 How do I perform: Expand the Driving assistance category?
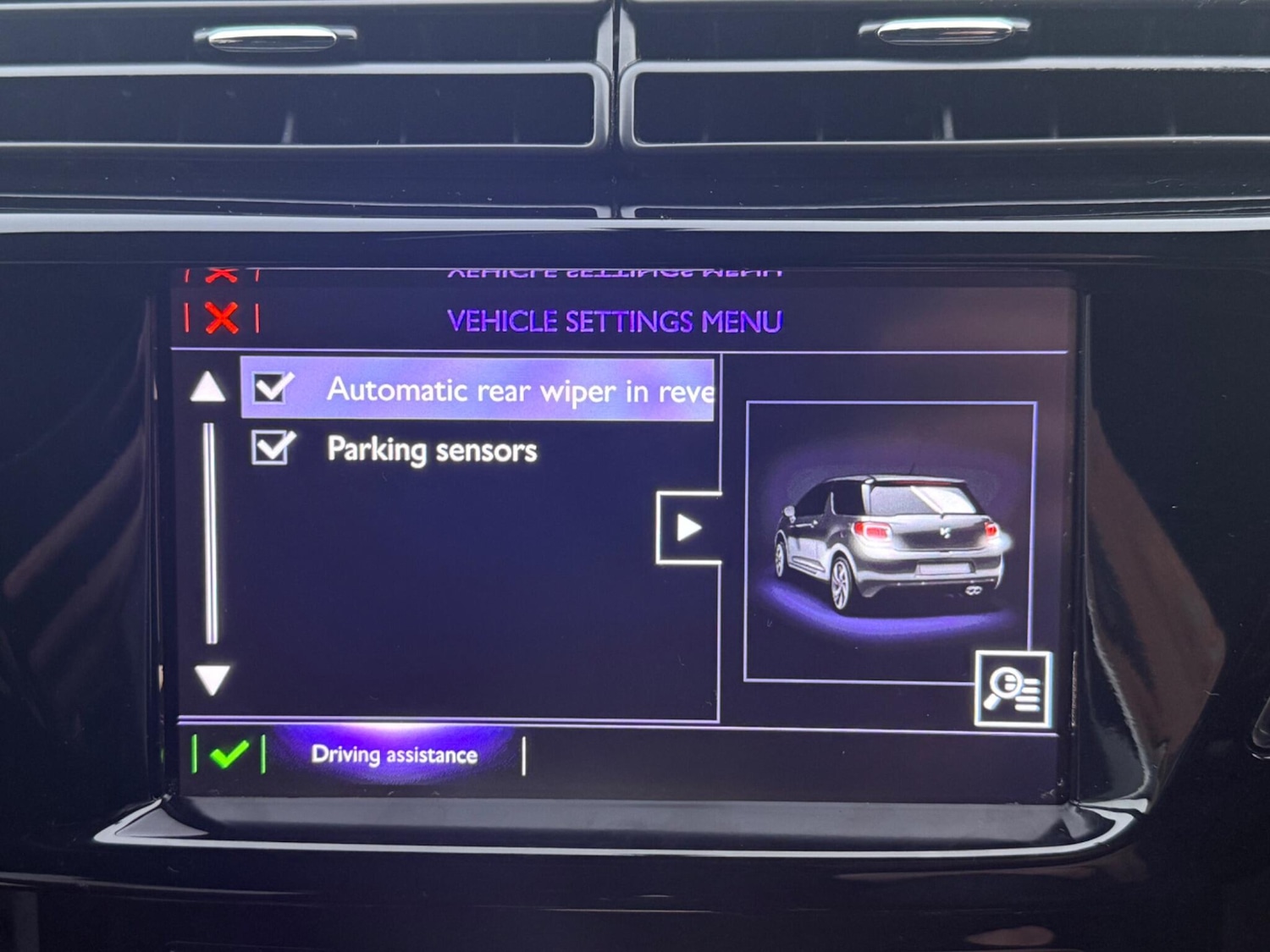click(395, 754)
